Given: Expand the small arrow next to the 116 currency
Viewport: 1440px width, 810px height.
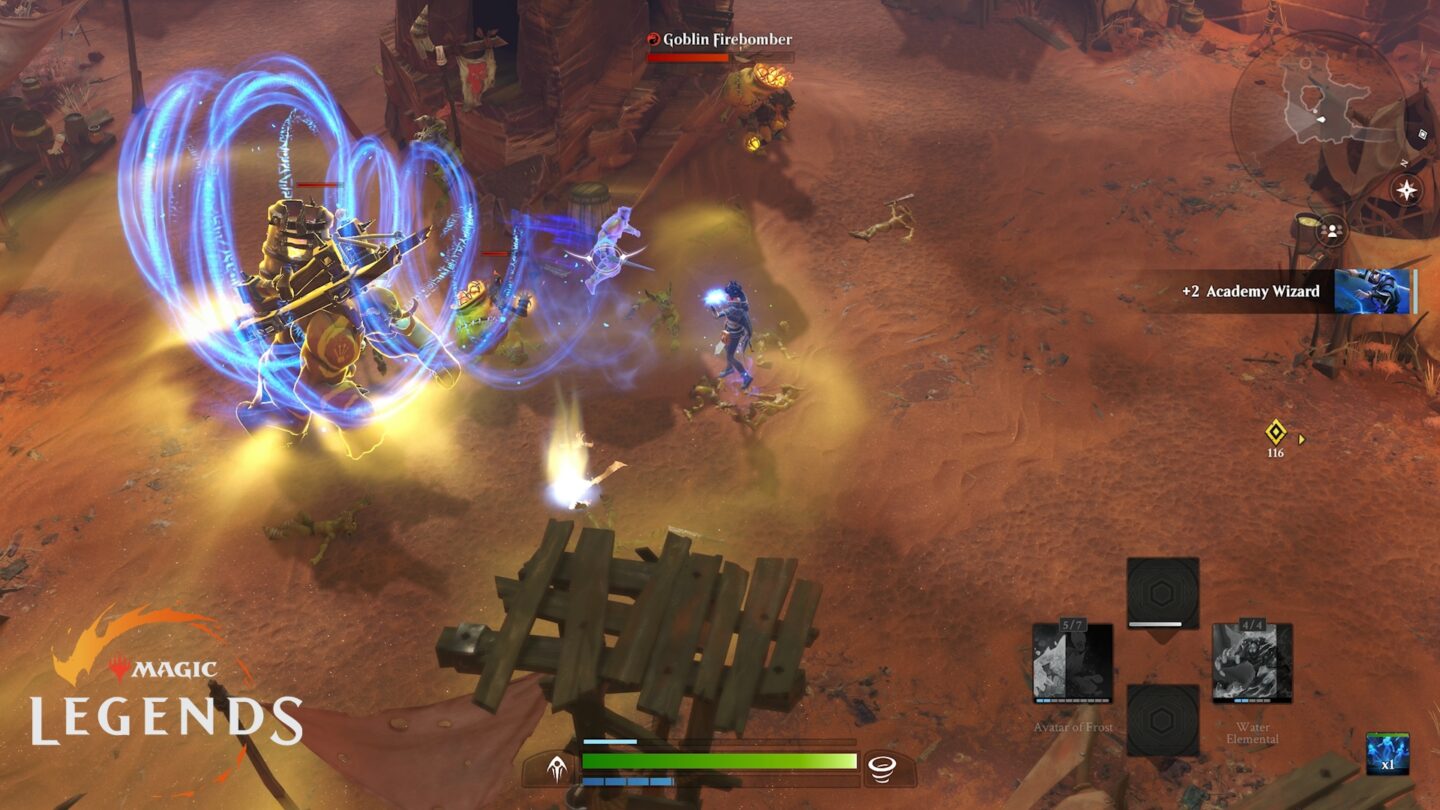Looking at the screenshot, I should click(1301, 439).
